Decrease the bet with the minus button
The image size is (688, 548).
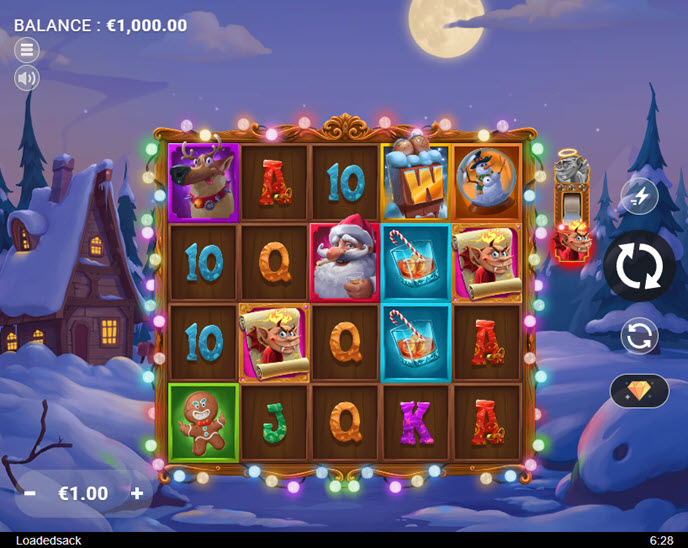pyautogui.click(x=30, y=493)
